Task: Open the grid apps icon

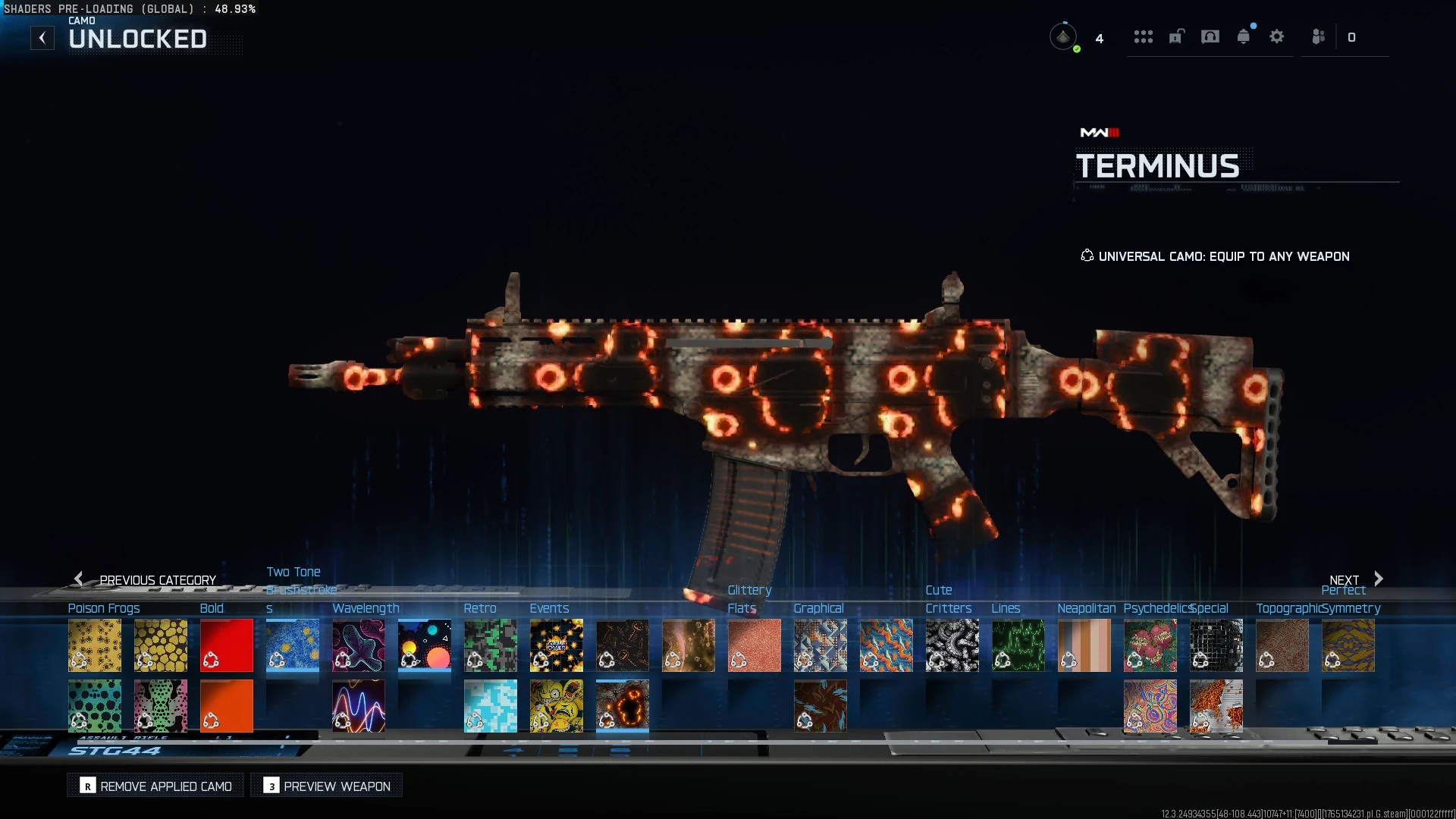Action: (1144, 36)
